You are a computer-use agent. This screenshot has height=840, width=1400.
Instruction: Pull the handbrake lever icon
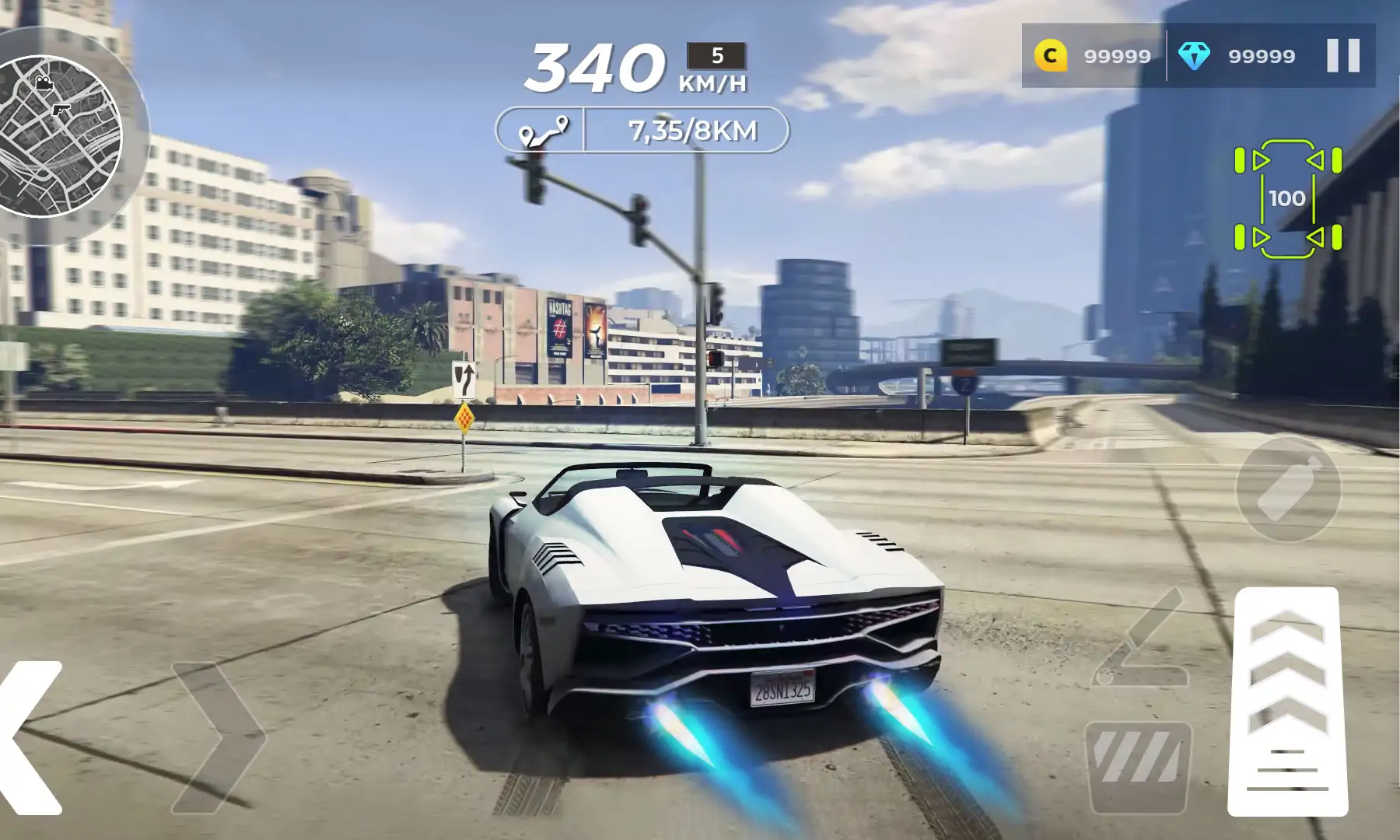pos(1142,639)
